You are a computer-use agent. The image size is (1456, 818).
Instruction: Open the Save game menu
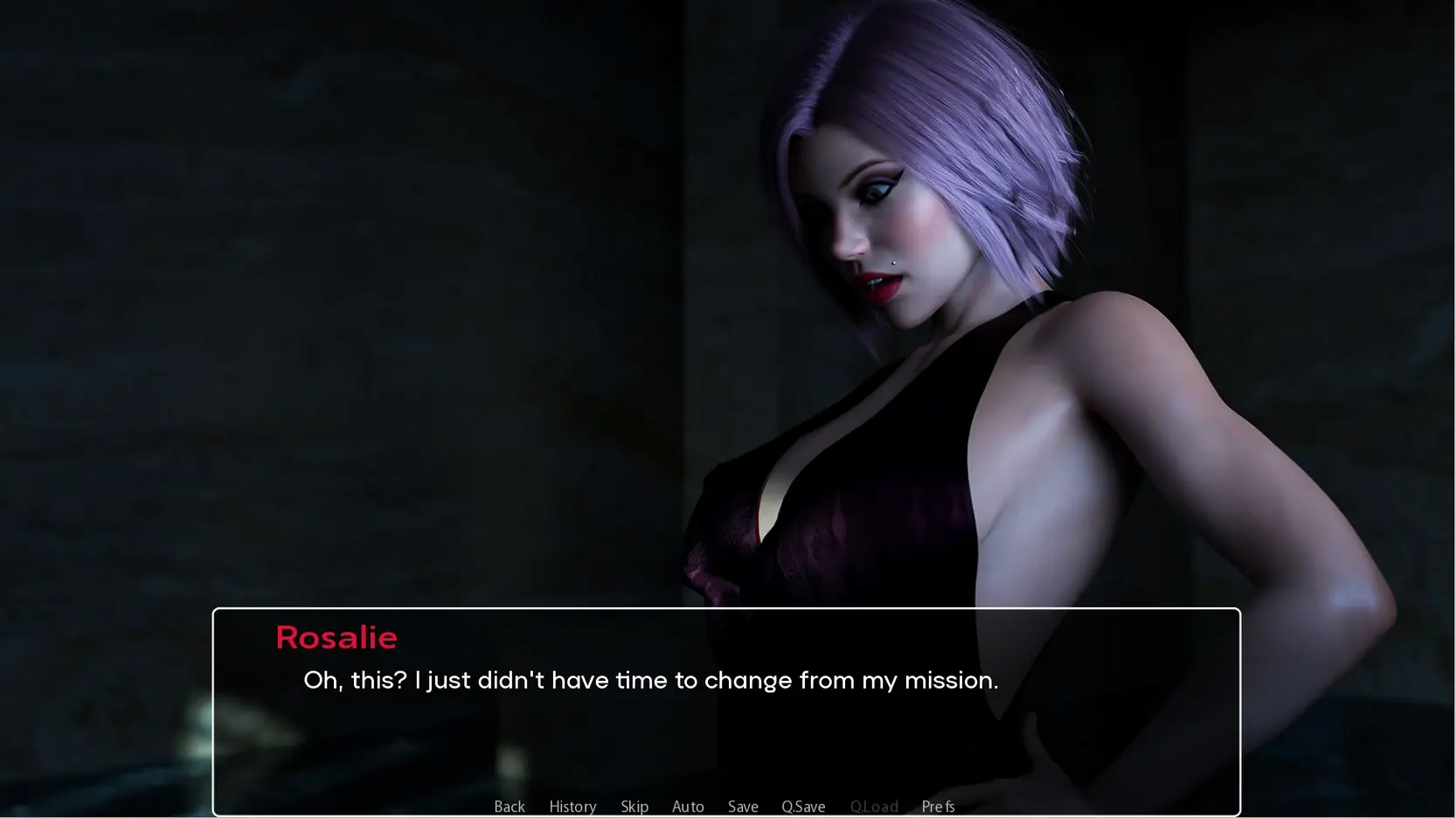[743, 806]
